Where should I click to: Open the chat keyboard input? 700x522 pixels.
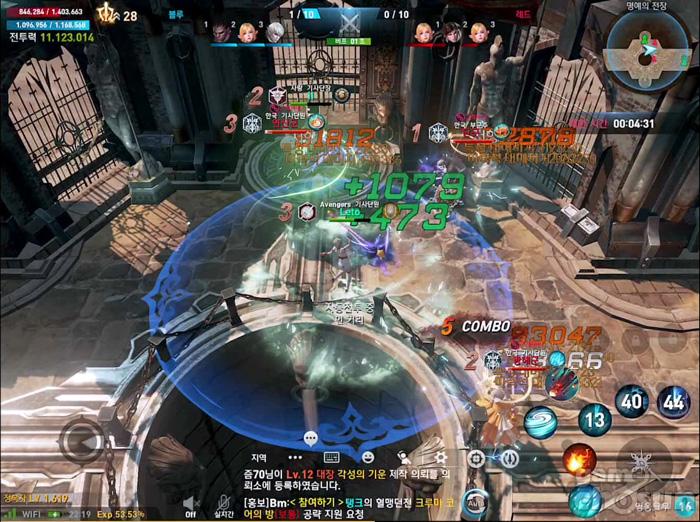click(332, 457)
